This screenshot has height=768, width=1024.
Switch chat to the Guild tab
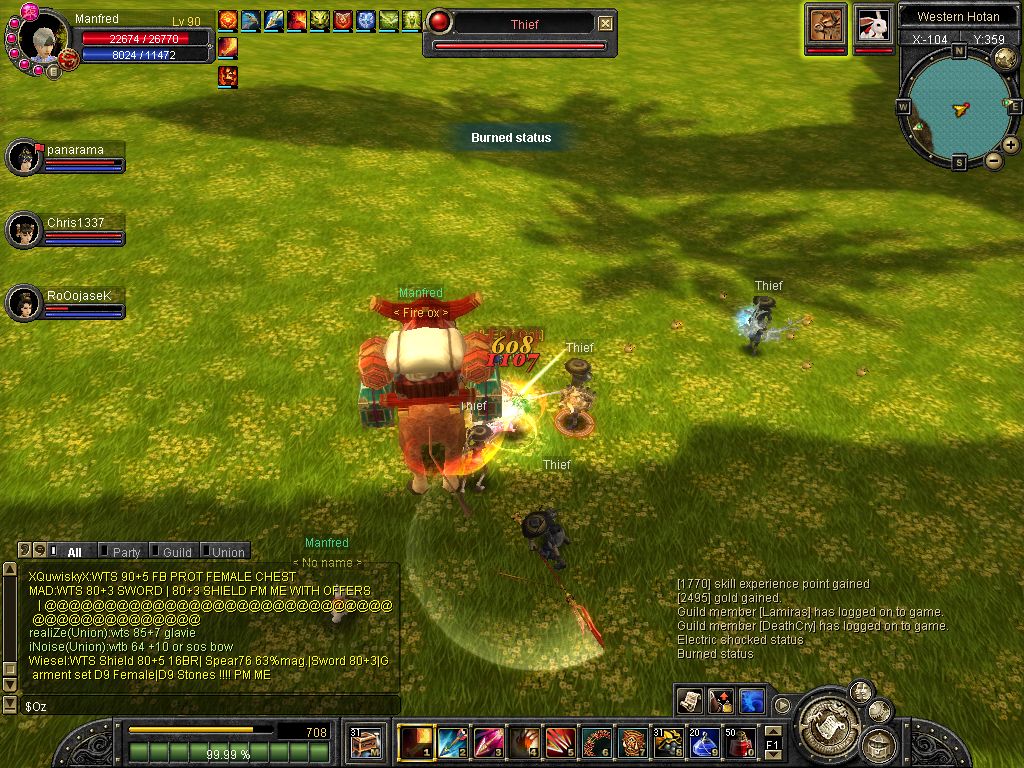click(x=177, y=552)
